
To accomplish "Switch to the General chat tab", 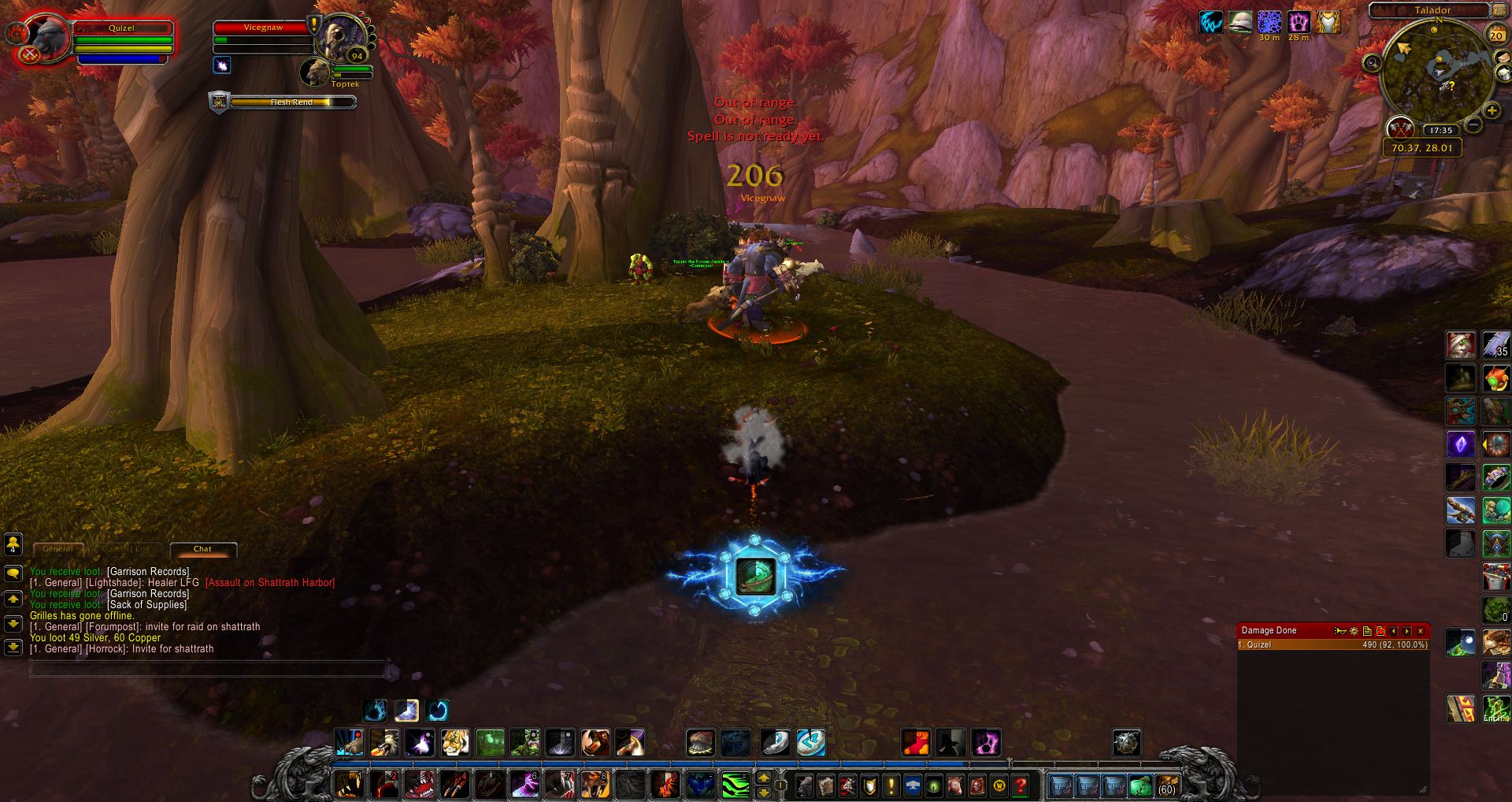I will (57, 549).
